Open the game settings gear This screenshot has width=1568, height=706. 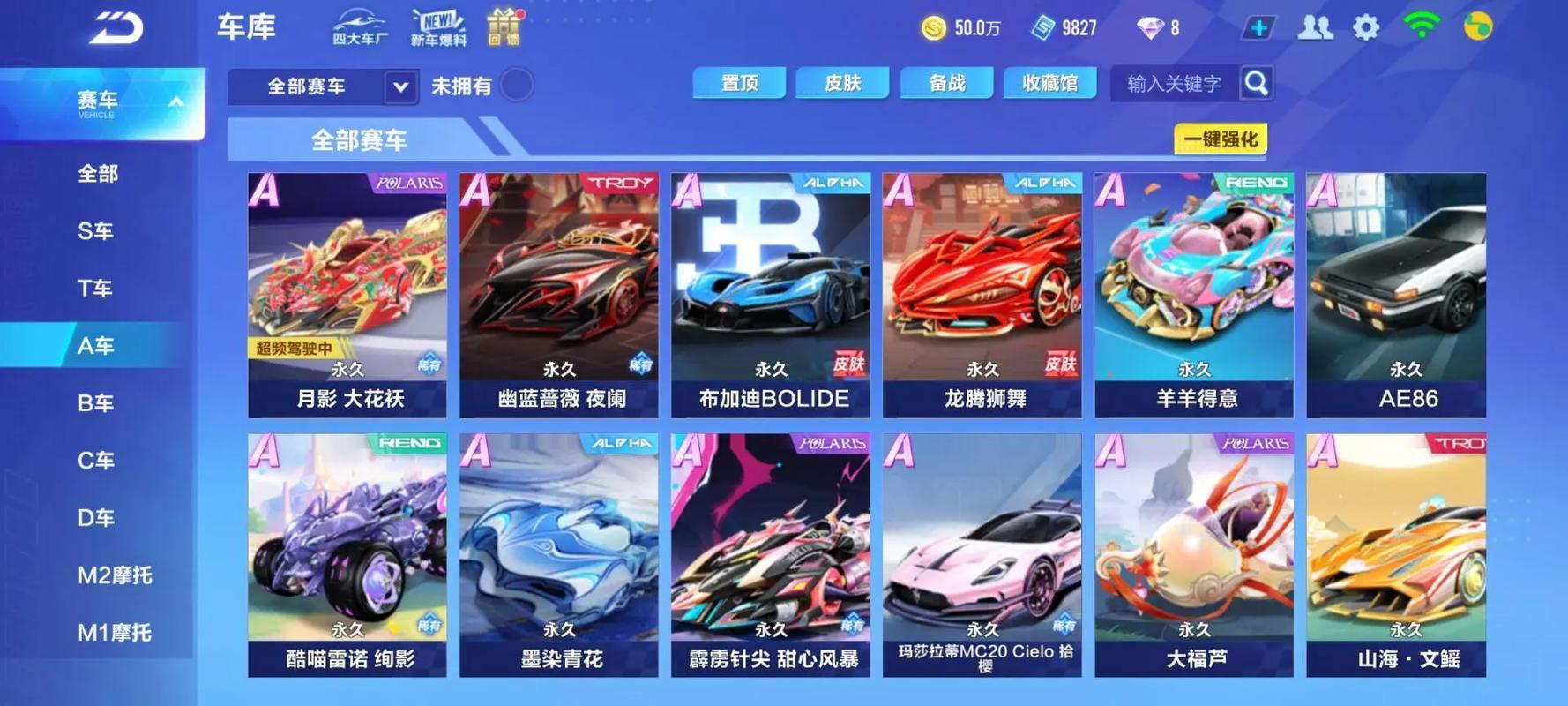click(1368, 27)
